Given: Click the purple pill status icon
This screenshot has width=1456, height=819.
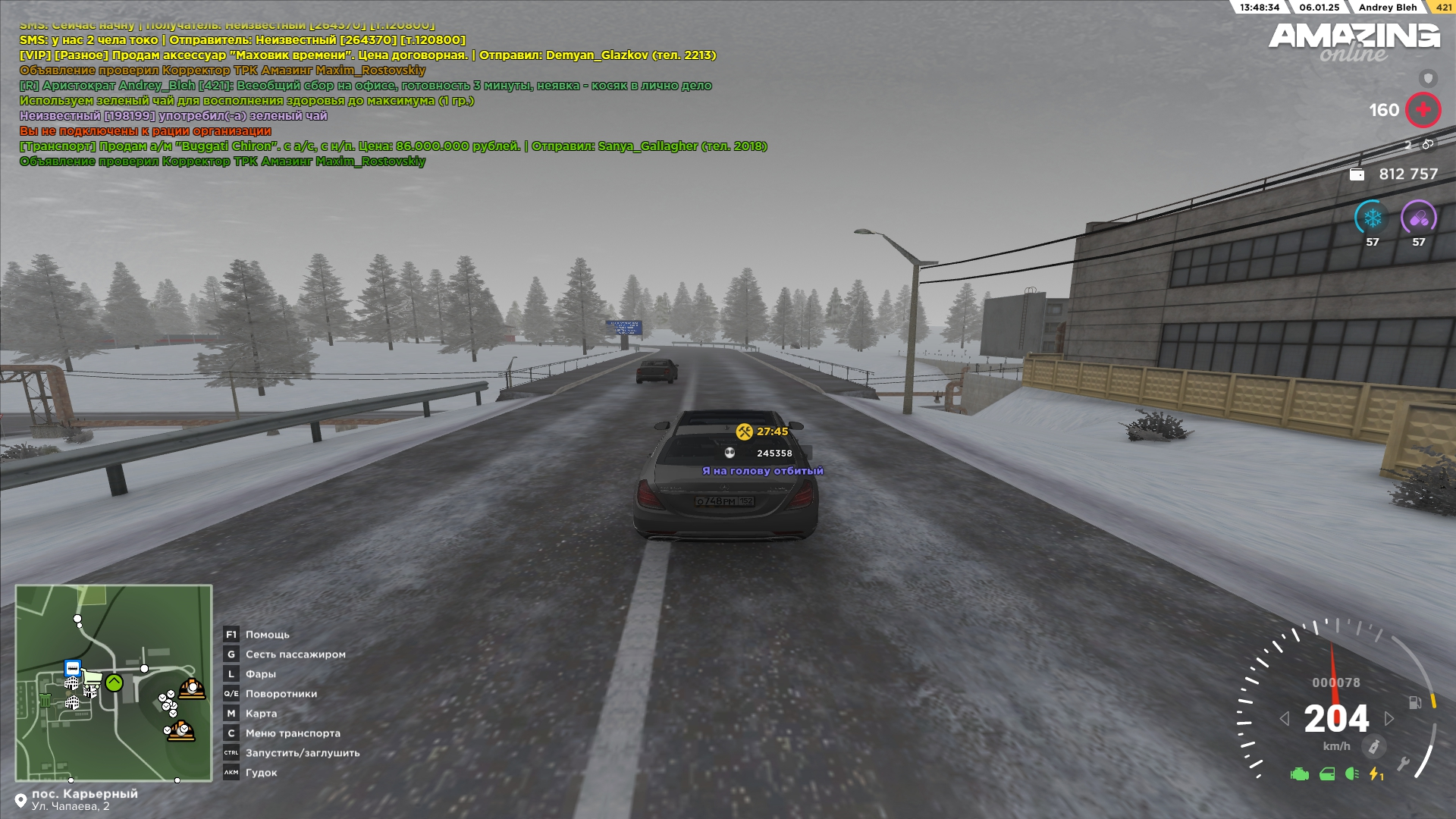Looking at the screenshot, I should pyautogui.click(x=1418, y=219).
